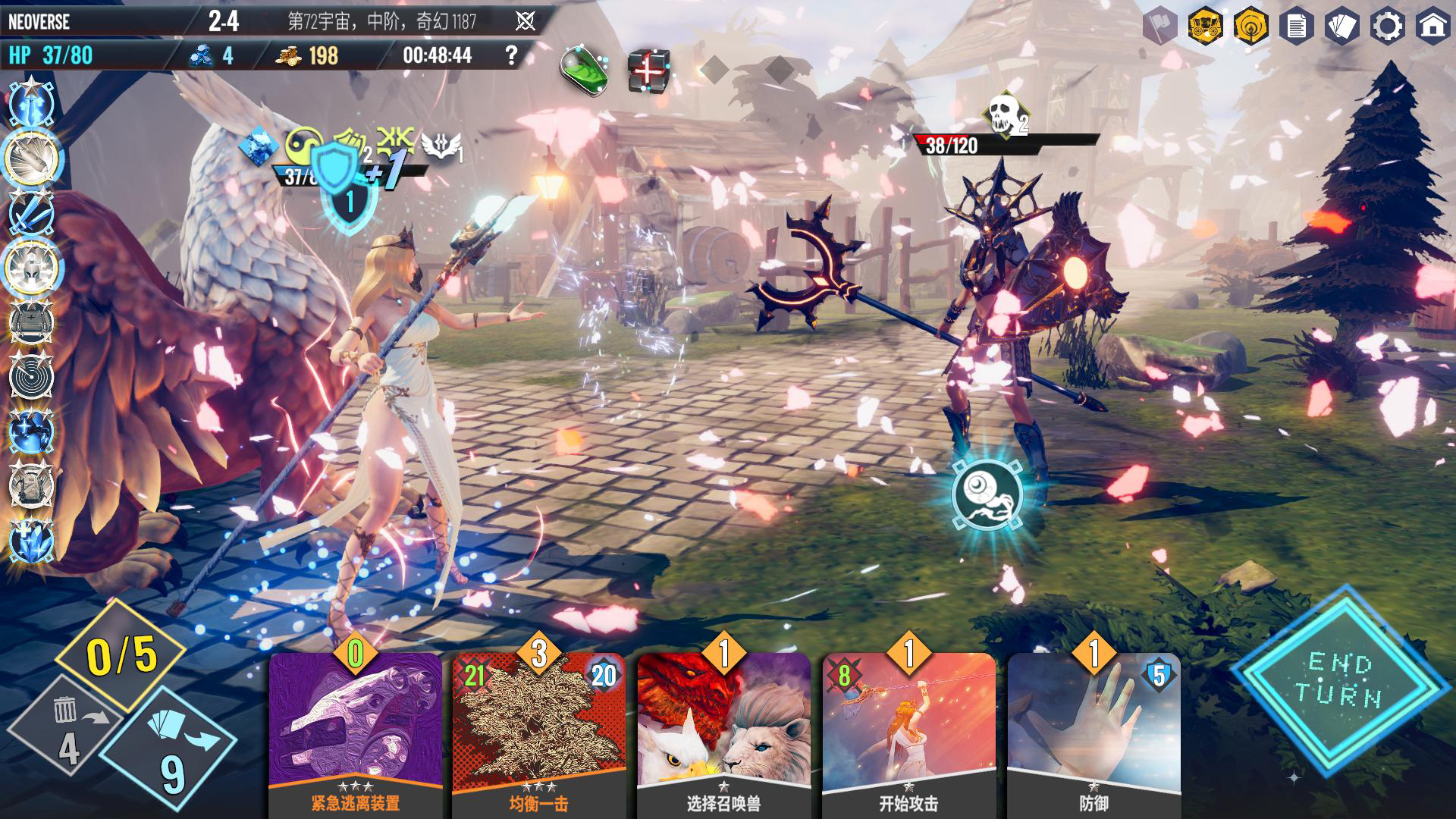
Task: Select the crossed swords skill in the left sidebar
Action: (32, 212)
